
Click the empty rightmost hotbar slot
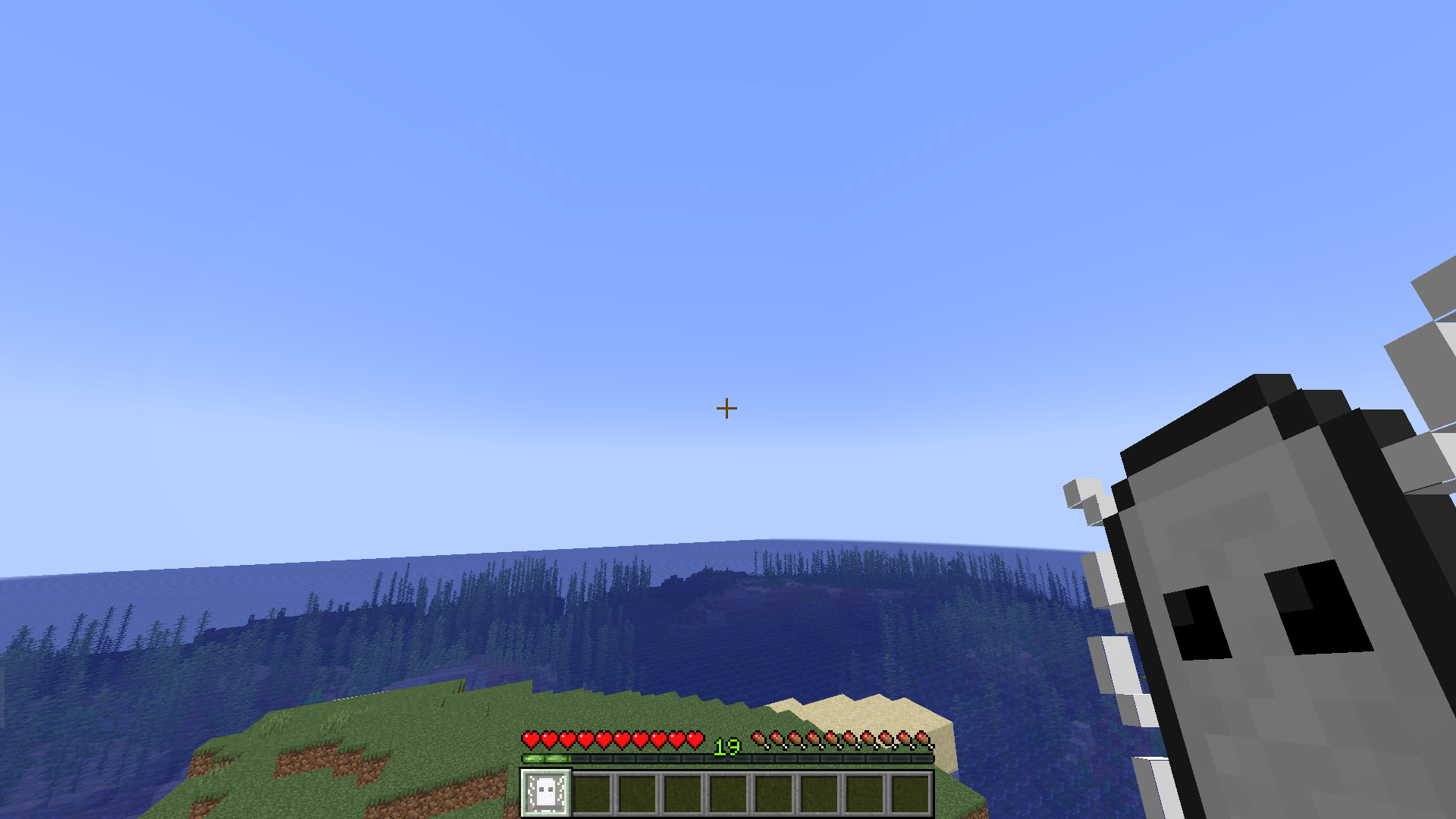pos(908,791)
